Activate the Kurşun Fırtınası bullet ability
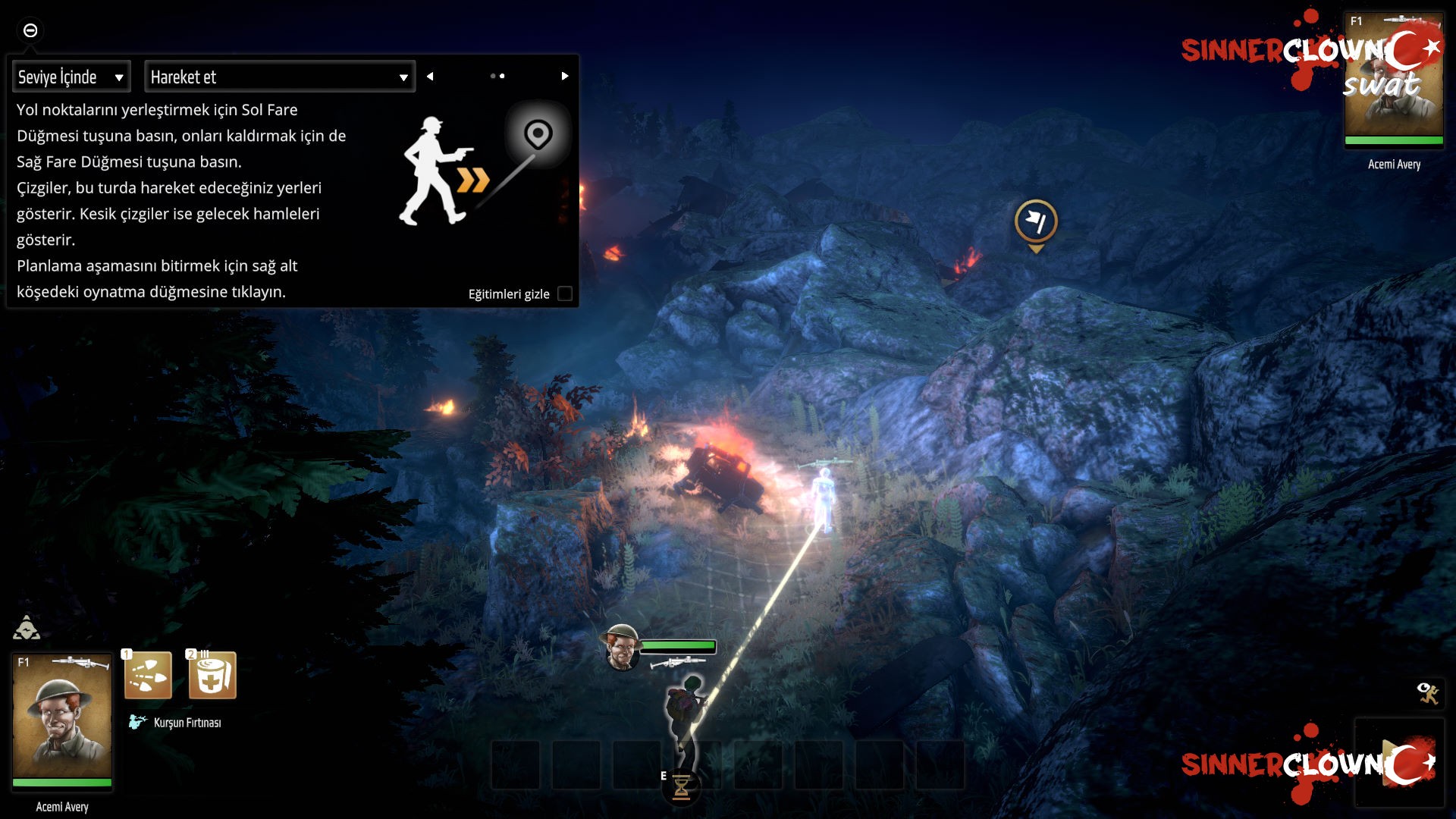 (x=148, y=675)
